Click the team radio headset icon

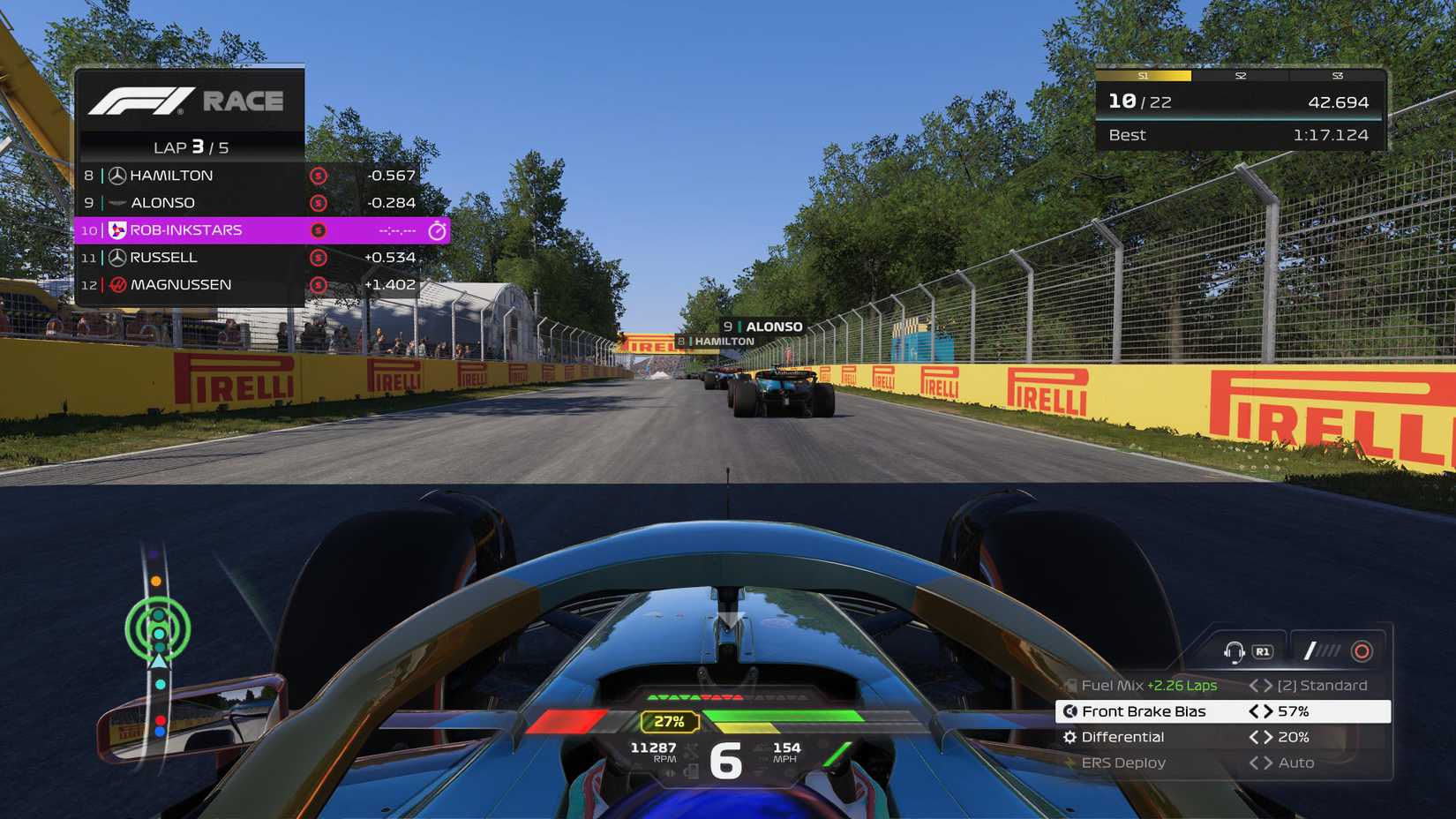pyautogui.click(x=1234, y=651)
